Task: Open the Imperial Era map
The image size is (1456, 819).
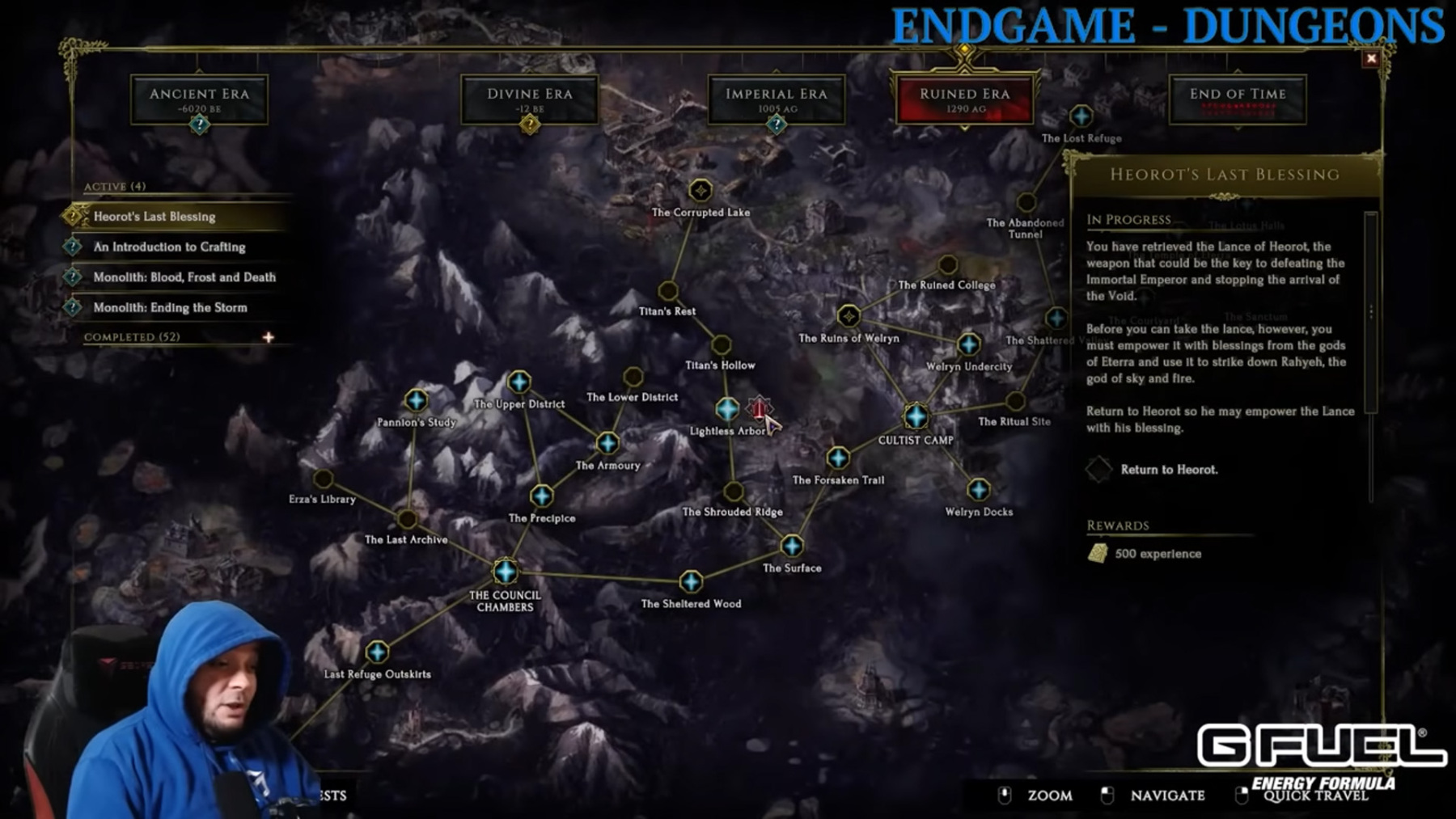Action: (x=776, y=99)
